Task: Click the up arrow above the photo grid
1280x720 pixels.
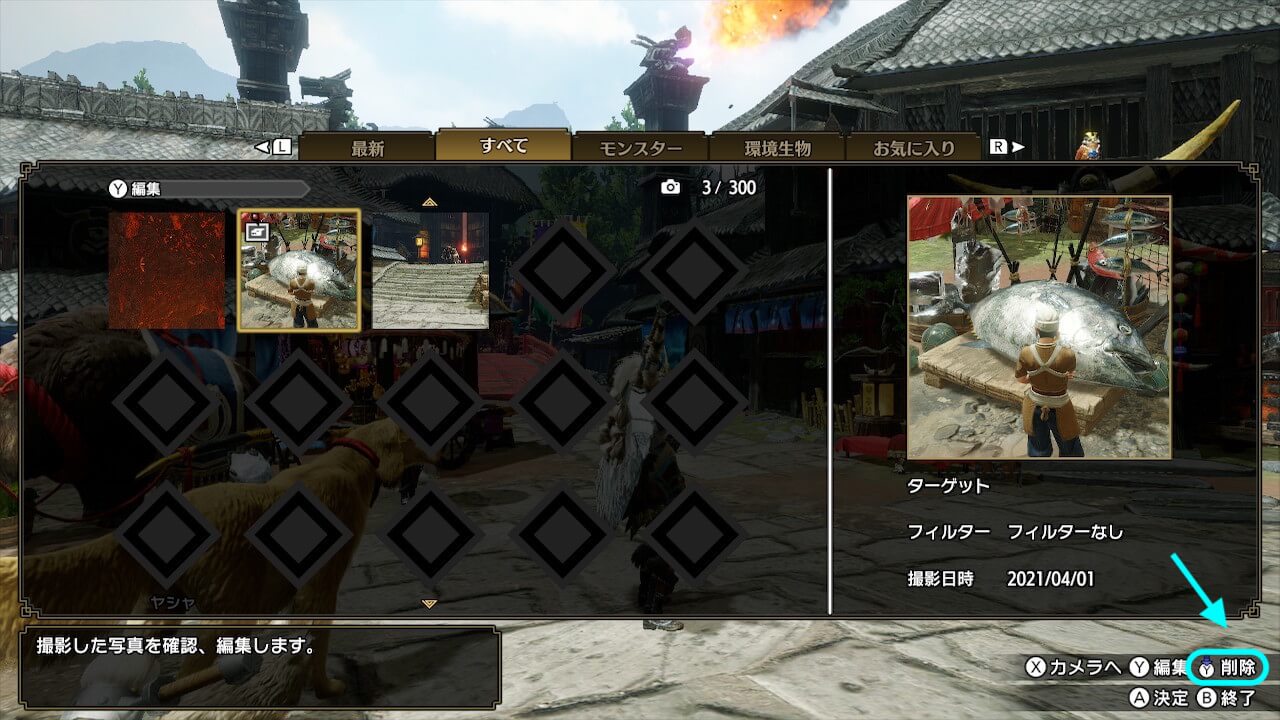Action: [429, 201]
